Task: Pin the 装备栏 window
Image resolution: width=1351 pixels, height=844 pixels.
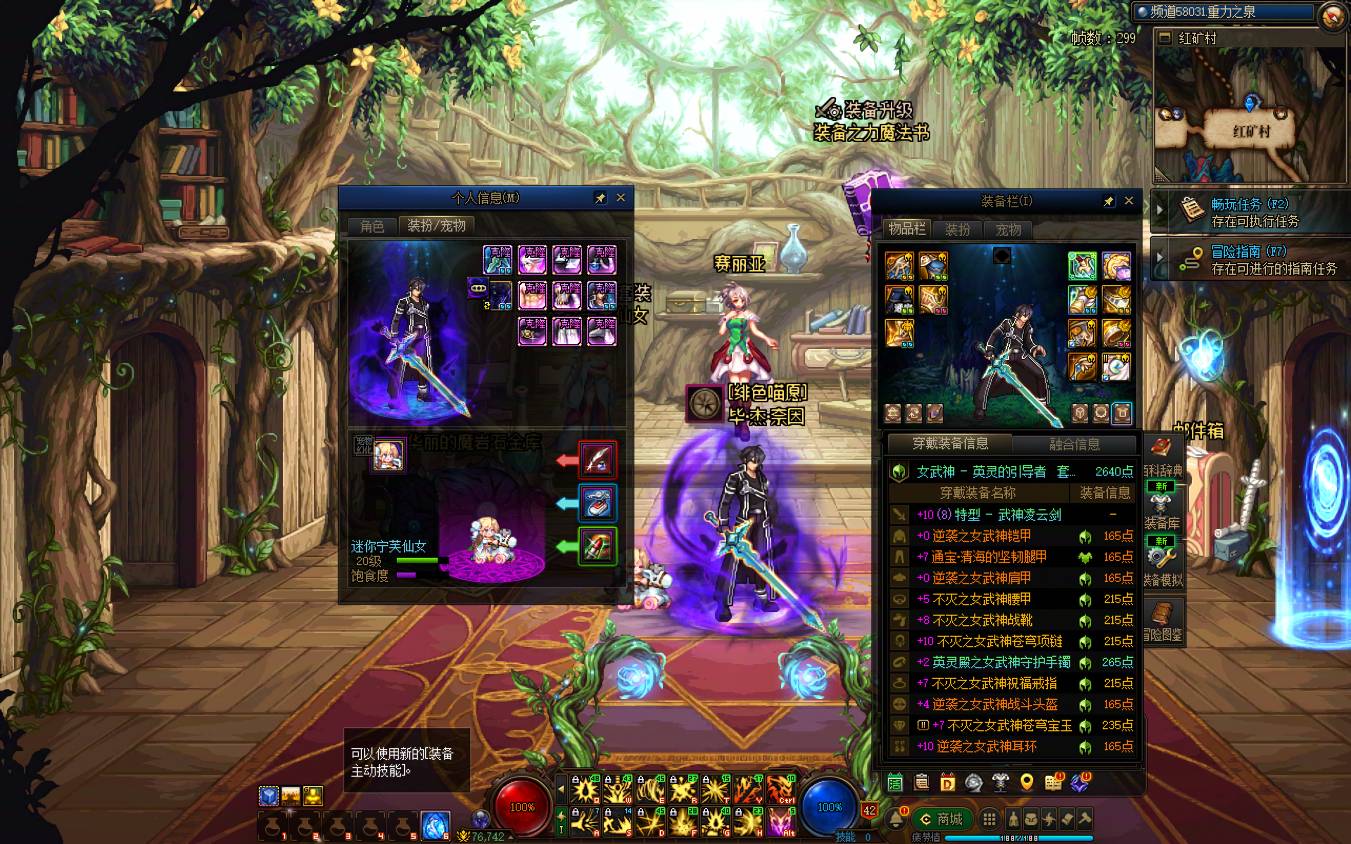Action: (x=1108, y=201)
